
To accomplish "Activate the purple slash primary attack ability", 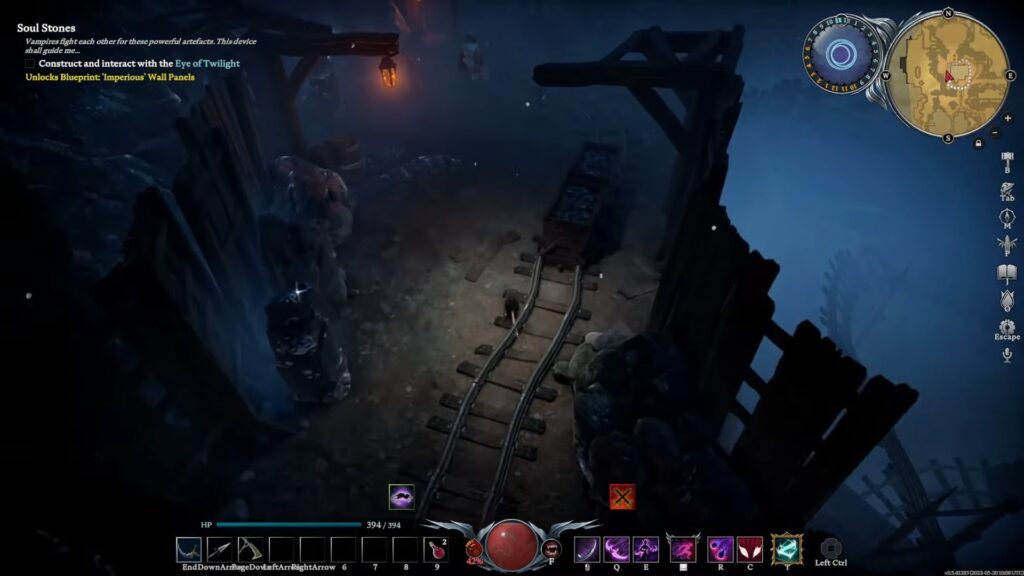I will point(588,548).
